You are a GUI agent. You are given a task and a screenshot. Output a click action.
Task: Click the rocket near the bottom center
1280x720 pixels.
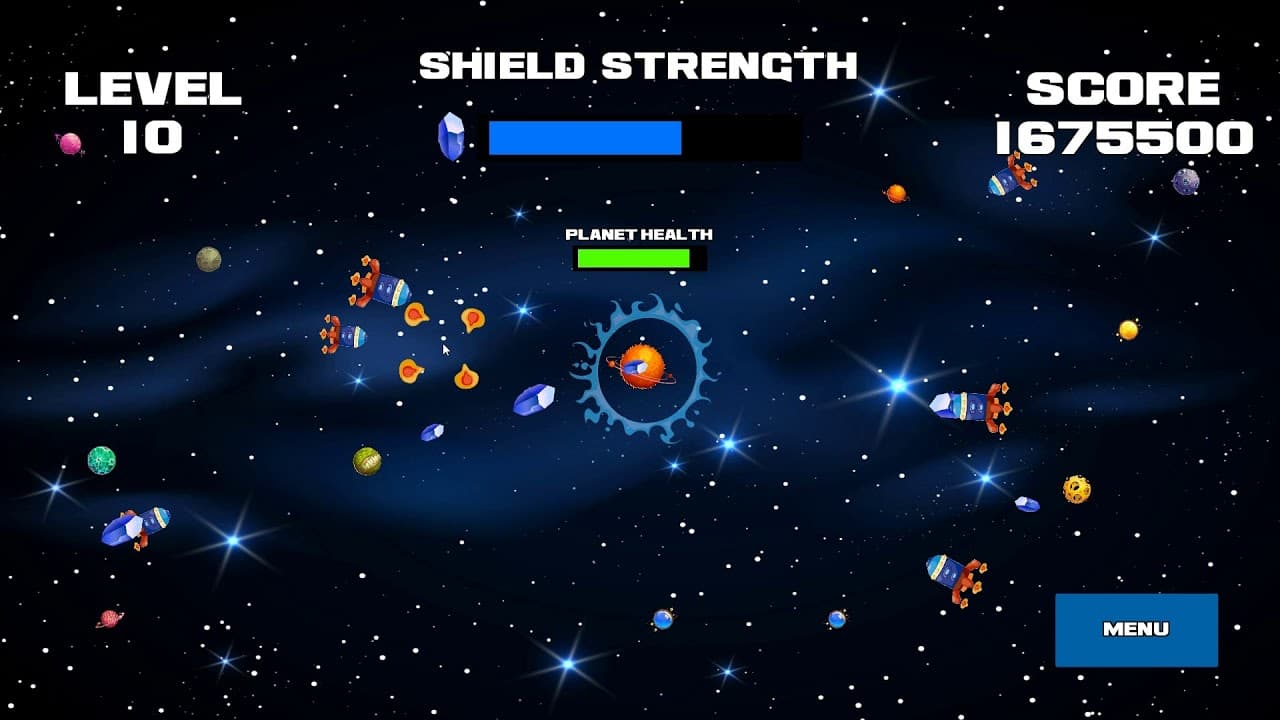950,578
